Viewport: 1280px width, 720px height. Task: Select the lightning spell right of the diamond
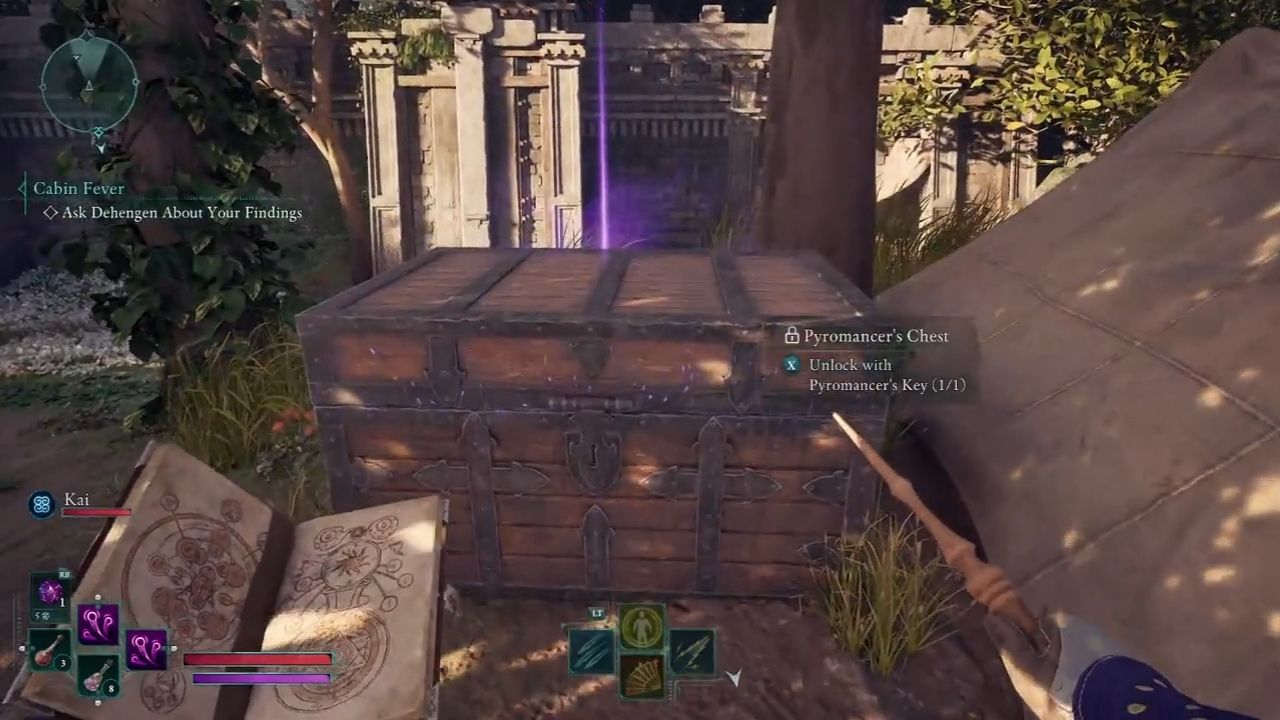pyautogui.click(x=694, y=651)
